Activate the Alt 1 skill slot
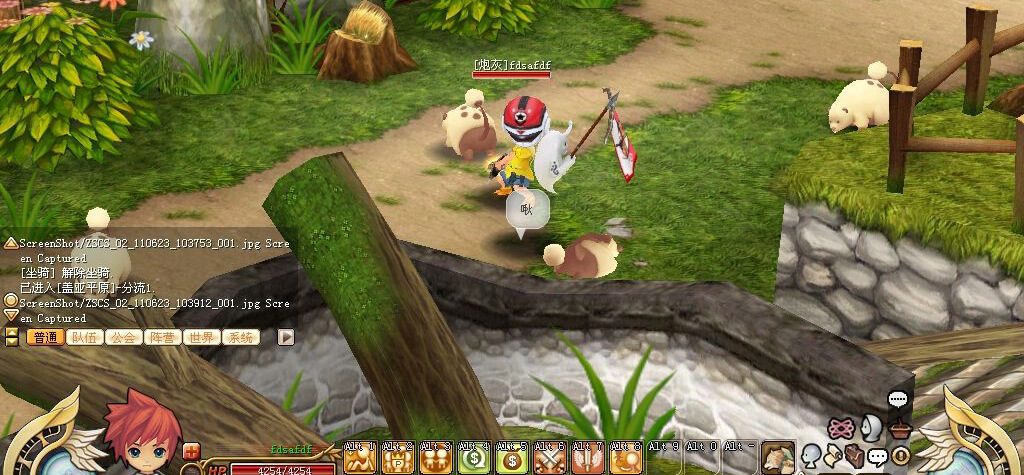1024x475 pixels. tap(359, 459)
